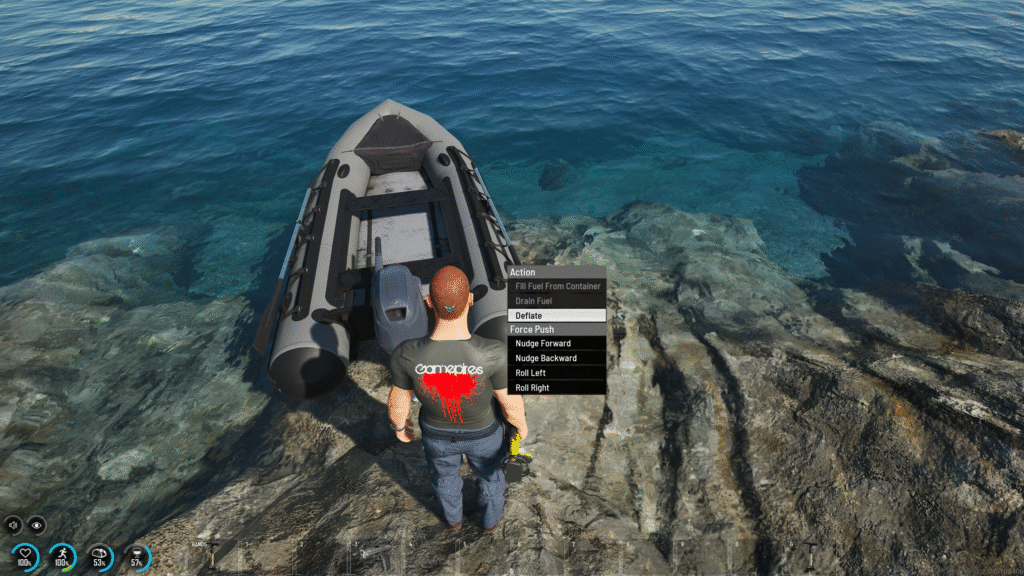The width and height of the screenshot is (1024, 576).
Task: Select Deflate in the Action menu
Action: (x=556, y=315)
